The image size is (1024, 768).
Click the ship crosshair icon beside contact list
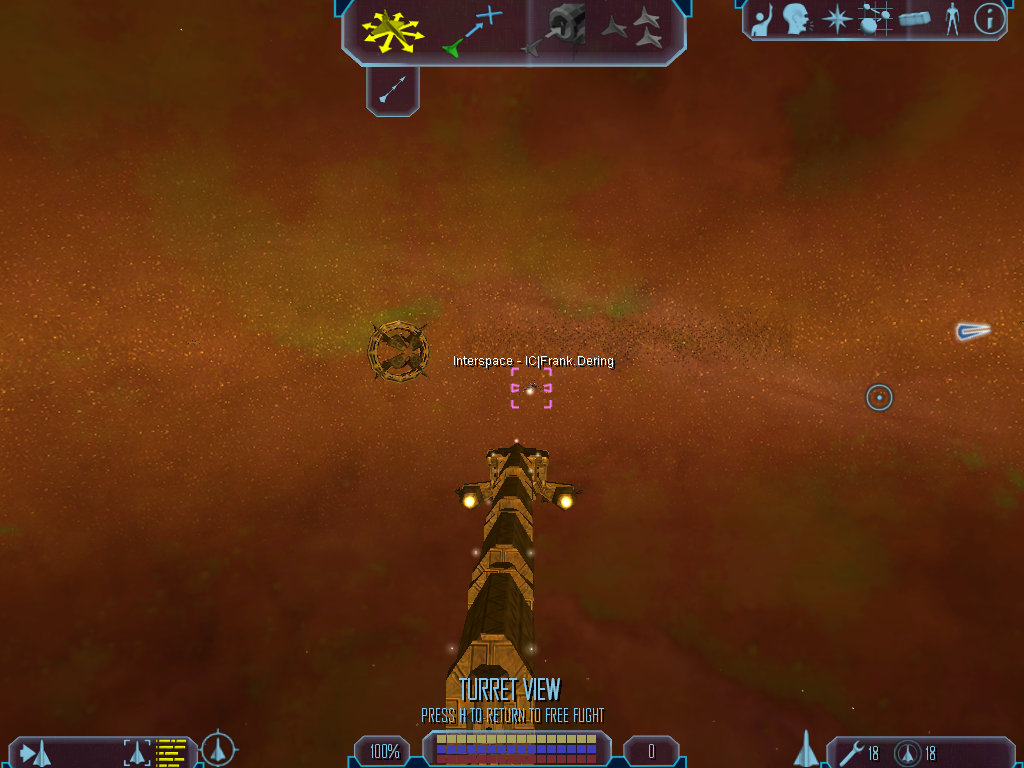click(218, 748)
